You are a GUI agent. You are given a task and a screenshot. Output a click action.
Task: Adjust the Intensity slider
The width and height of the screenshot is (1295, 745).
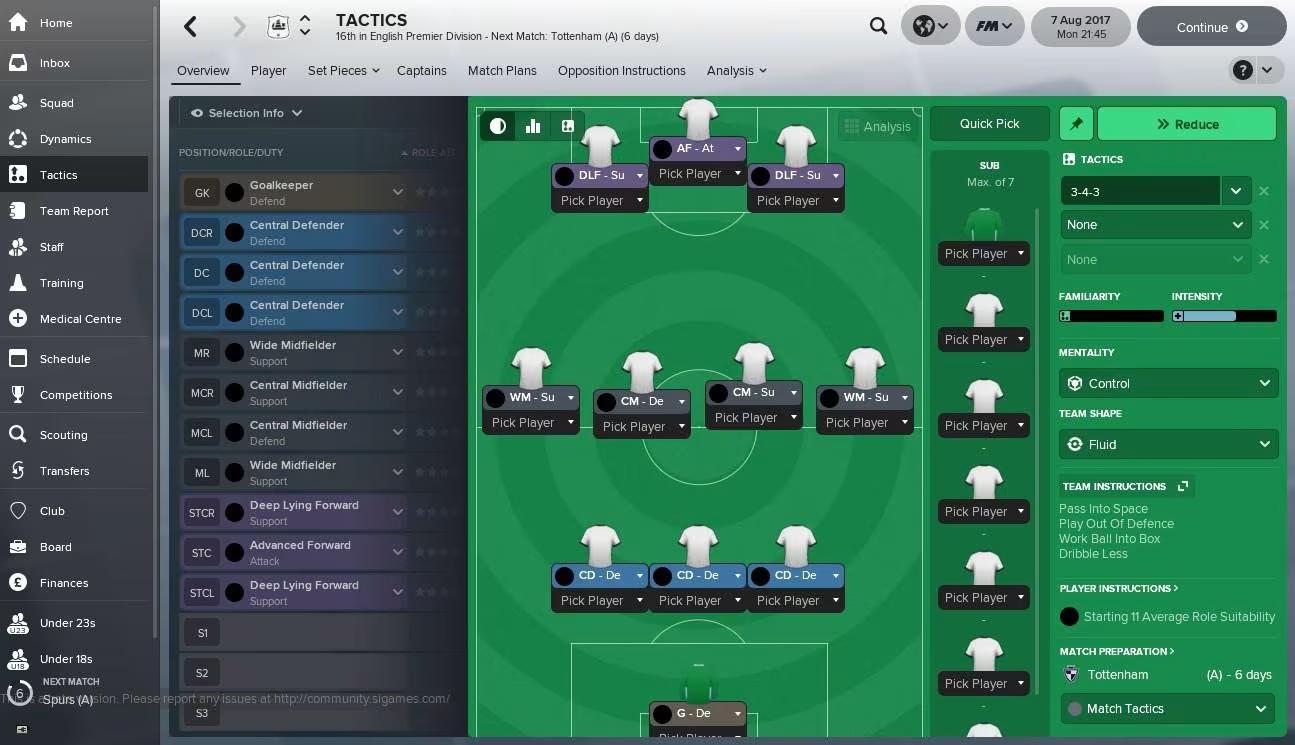(x=1224, y=315)
